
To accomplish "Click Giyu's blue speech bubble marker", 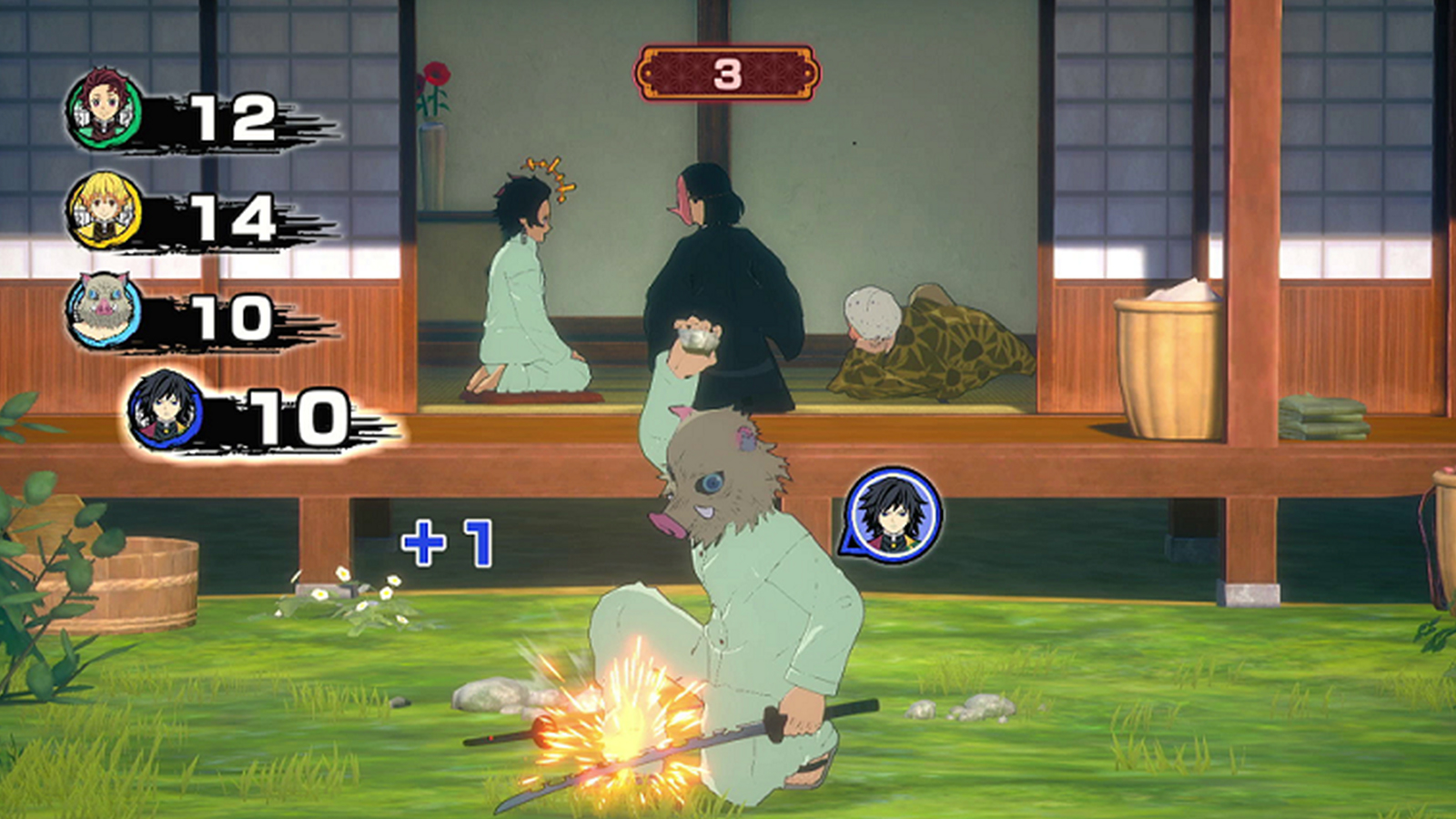I will [x=895, y=514].
